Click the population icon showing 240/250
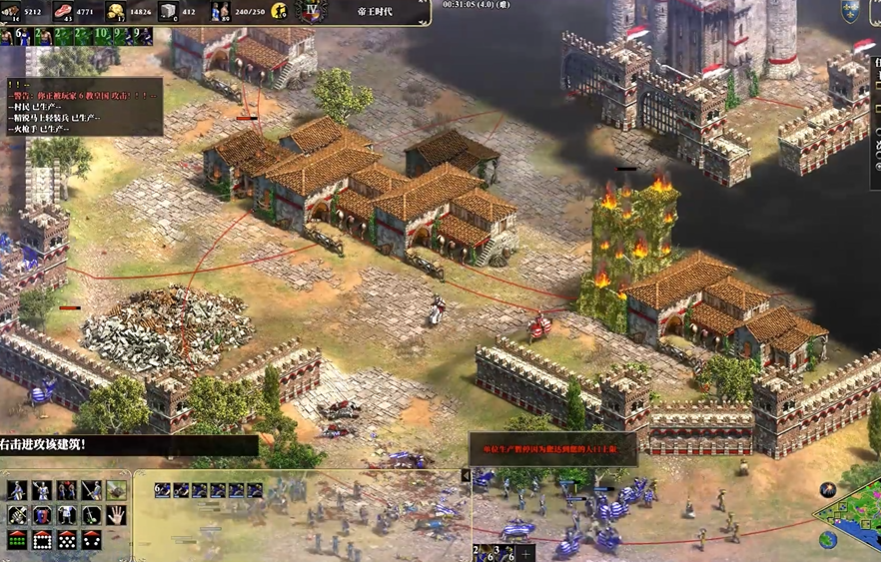 click(x=220, y=12)
